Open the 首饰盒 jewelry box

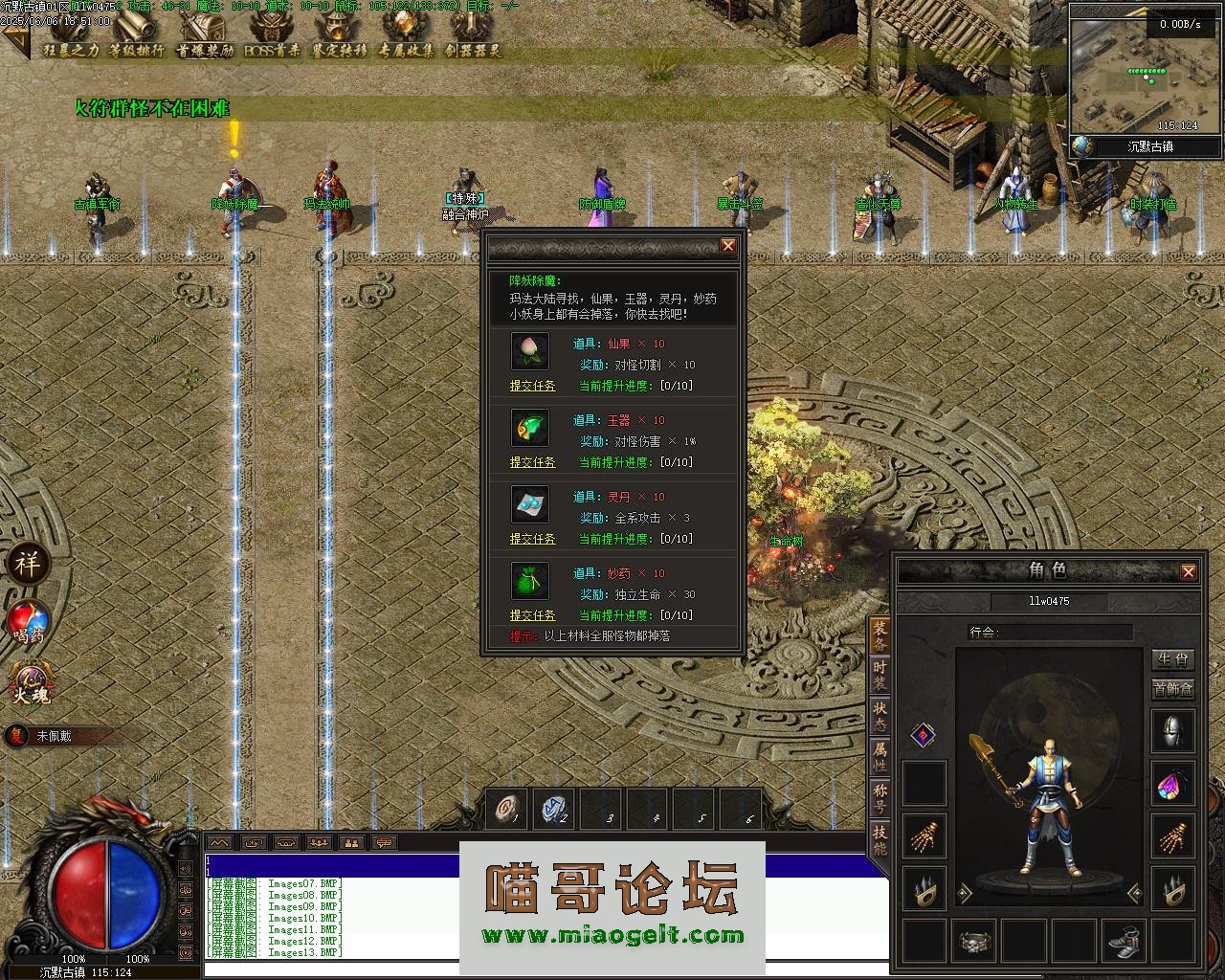click(x=1172, y=689)
